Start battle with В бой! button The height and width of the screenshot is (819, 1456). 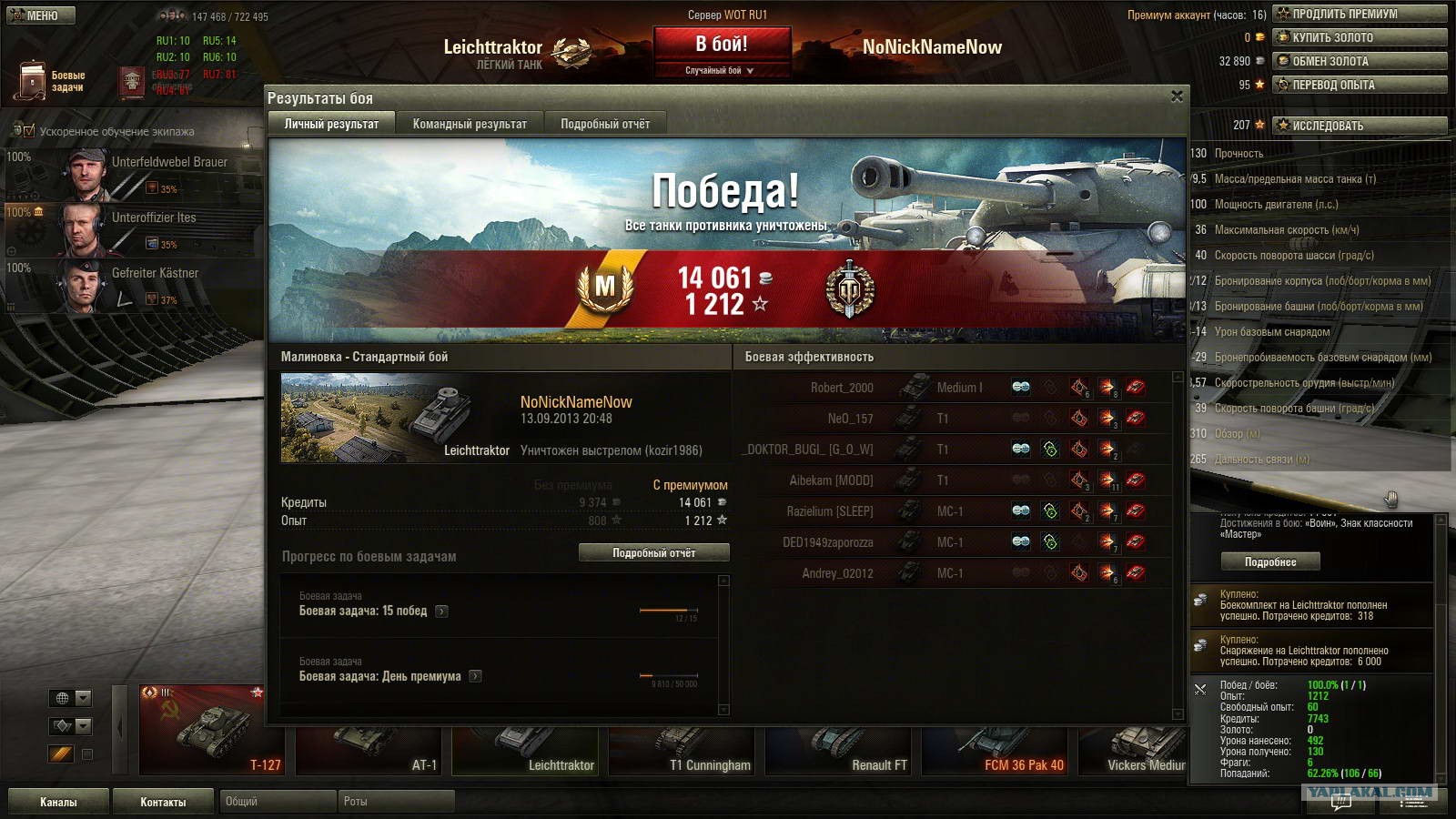722,45
